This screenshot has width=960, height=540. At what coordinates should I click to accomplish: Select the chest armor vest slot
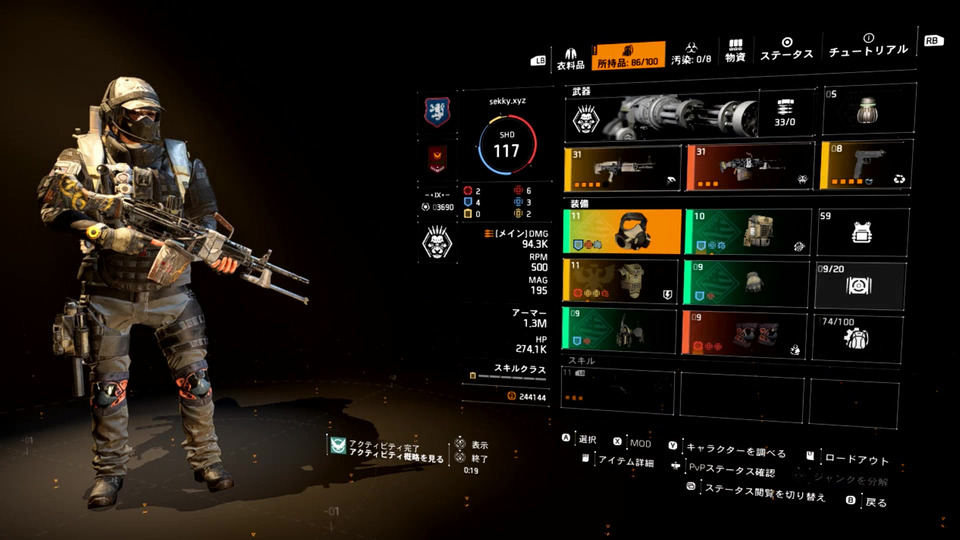tap(621, 283)
